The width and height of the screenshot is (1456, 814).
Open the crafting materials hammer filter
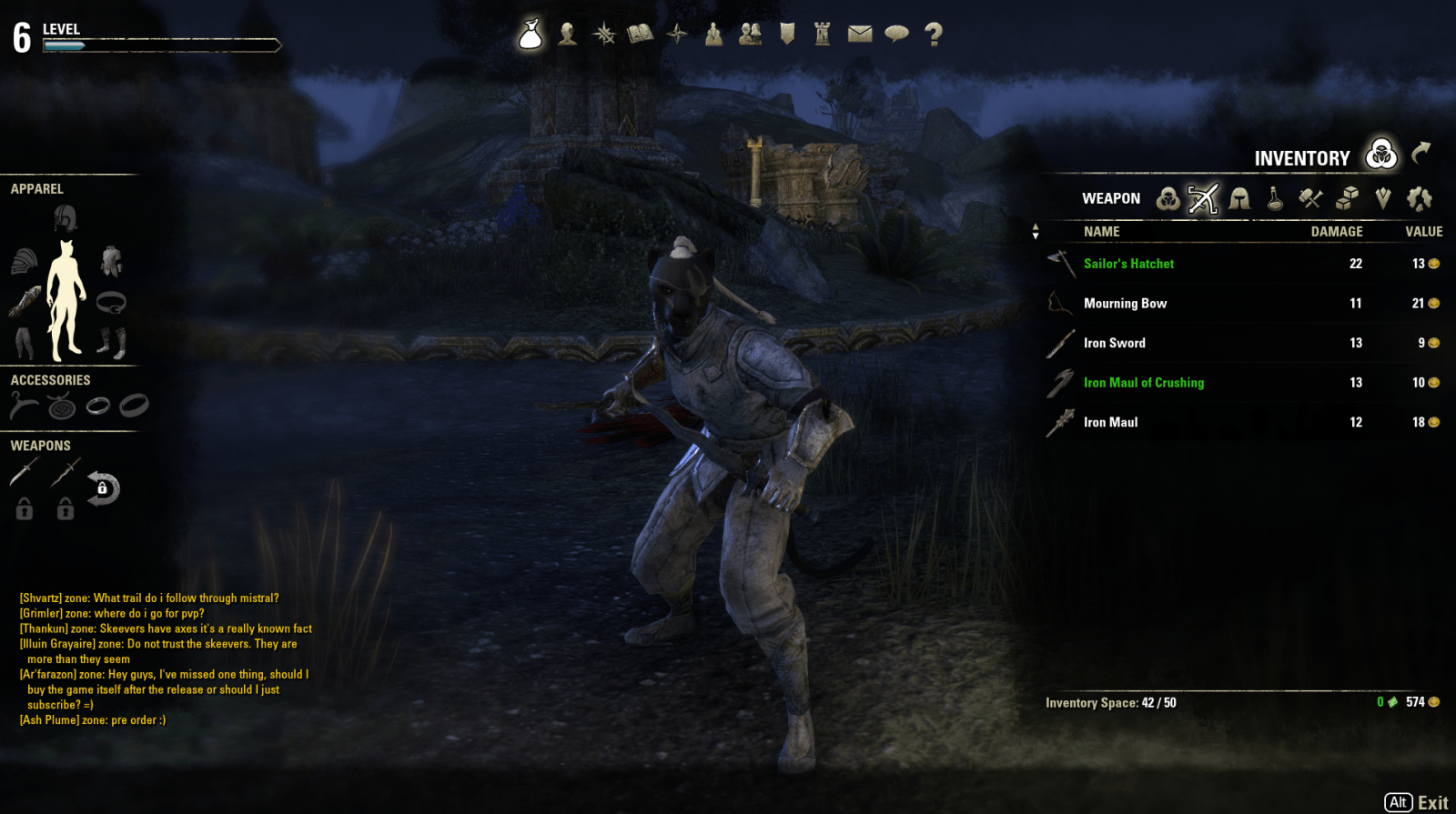[x=1310, y=198]
